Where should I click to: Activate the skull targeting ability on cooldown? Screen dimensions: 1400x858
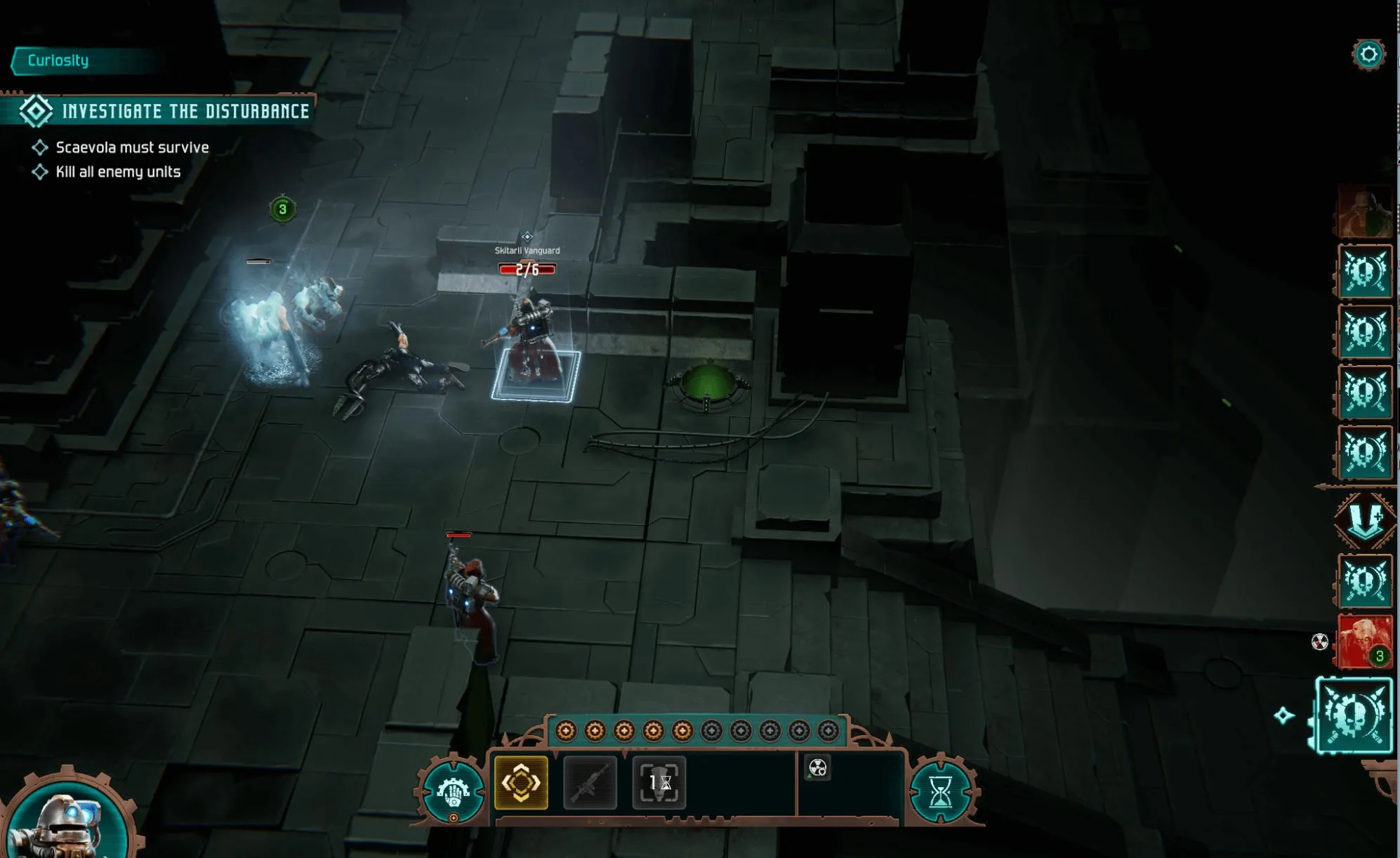coord(659,782)
